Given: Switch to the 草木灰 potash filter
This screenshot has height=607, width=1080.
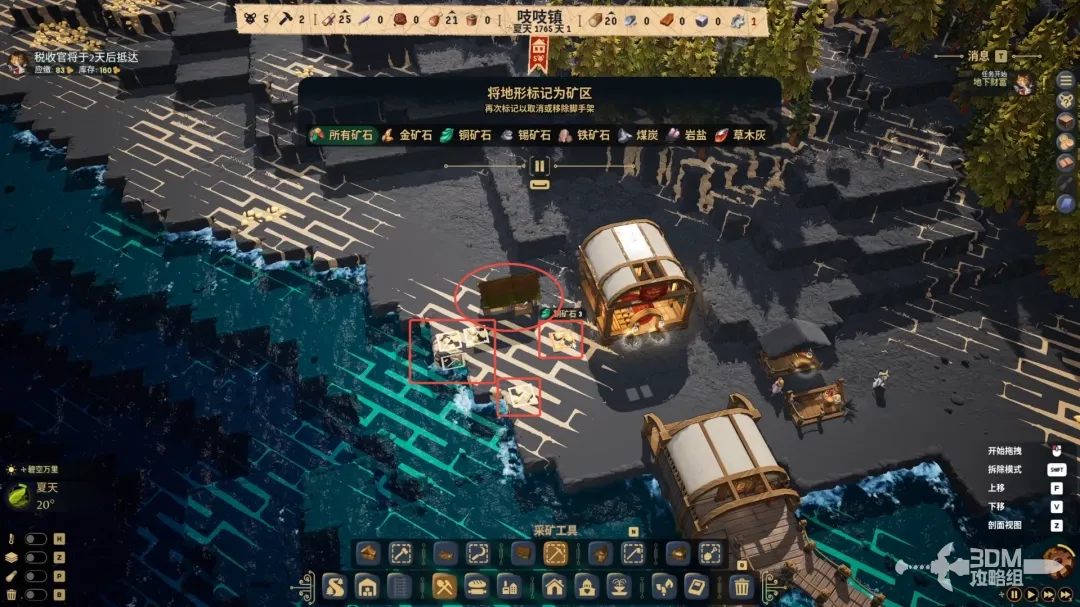Looking at the screenshot, I should click(740, 135).
